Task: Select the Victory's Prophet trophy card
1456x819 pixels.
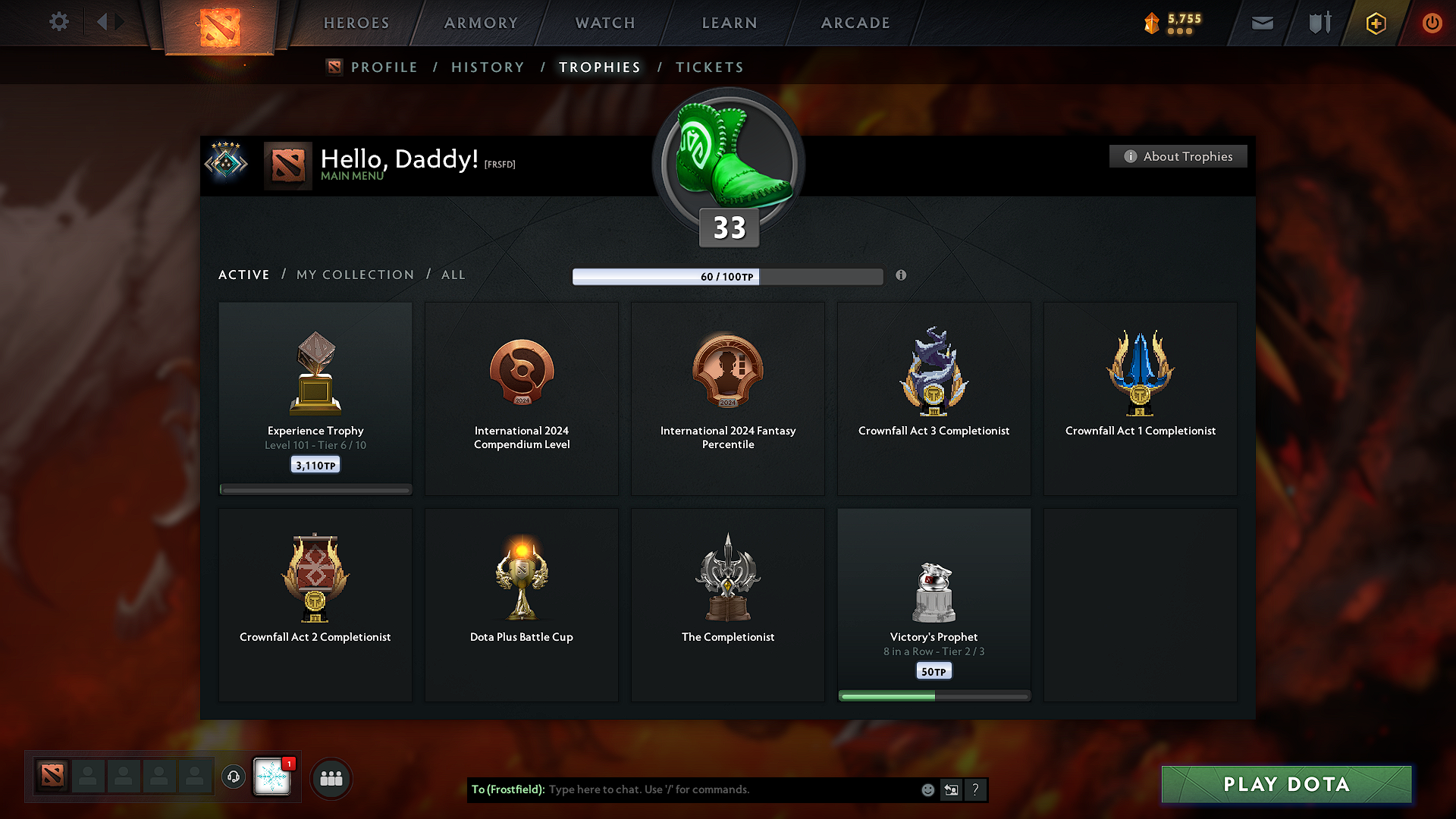Action: pyautogui.click(x=934, y=604)
